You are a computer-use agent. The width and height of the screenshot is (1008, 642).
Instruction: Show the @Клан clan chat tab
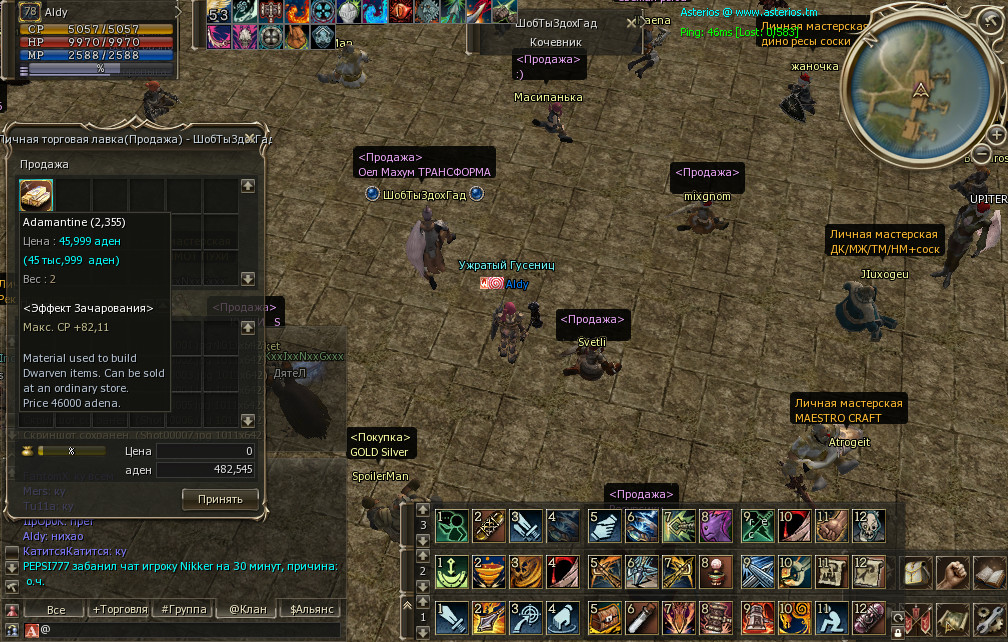[x=246, y=609]
